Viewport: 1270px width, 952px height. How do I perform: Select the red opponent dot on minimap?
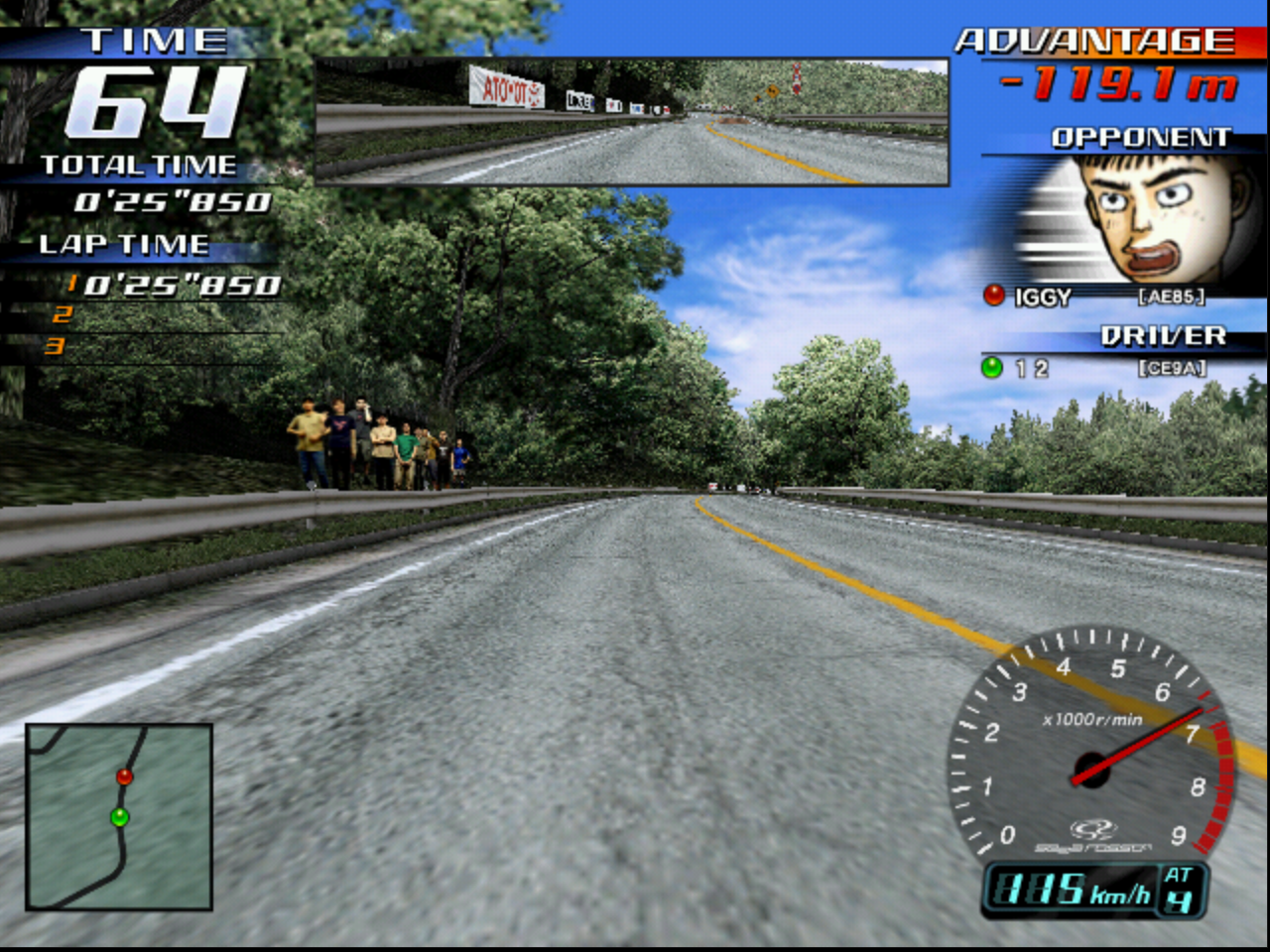[x=123, y=776]
